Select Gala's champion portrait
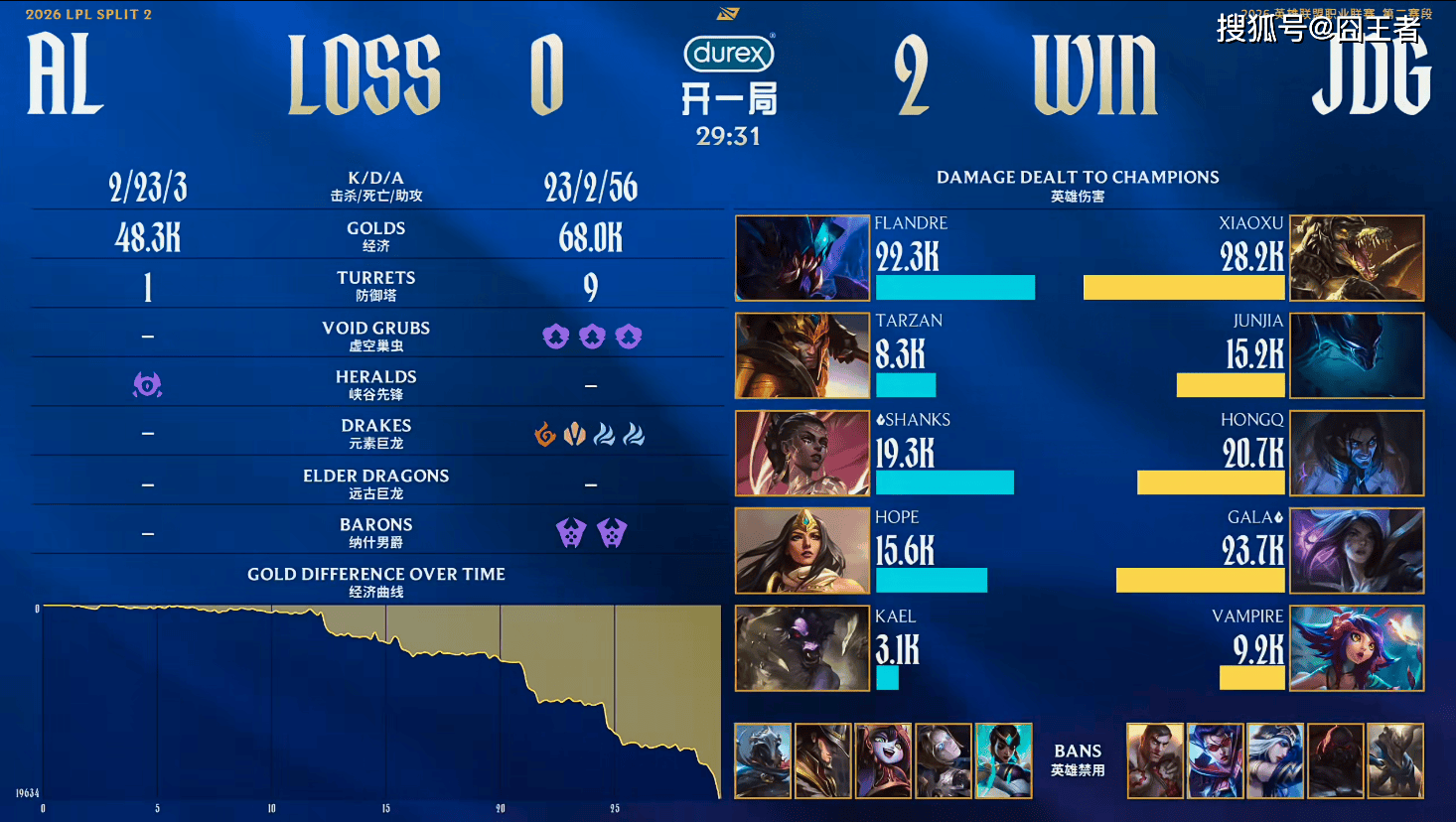The image size is (1456, 822). pyautogui.click(x=1357, y=550)
